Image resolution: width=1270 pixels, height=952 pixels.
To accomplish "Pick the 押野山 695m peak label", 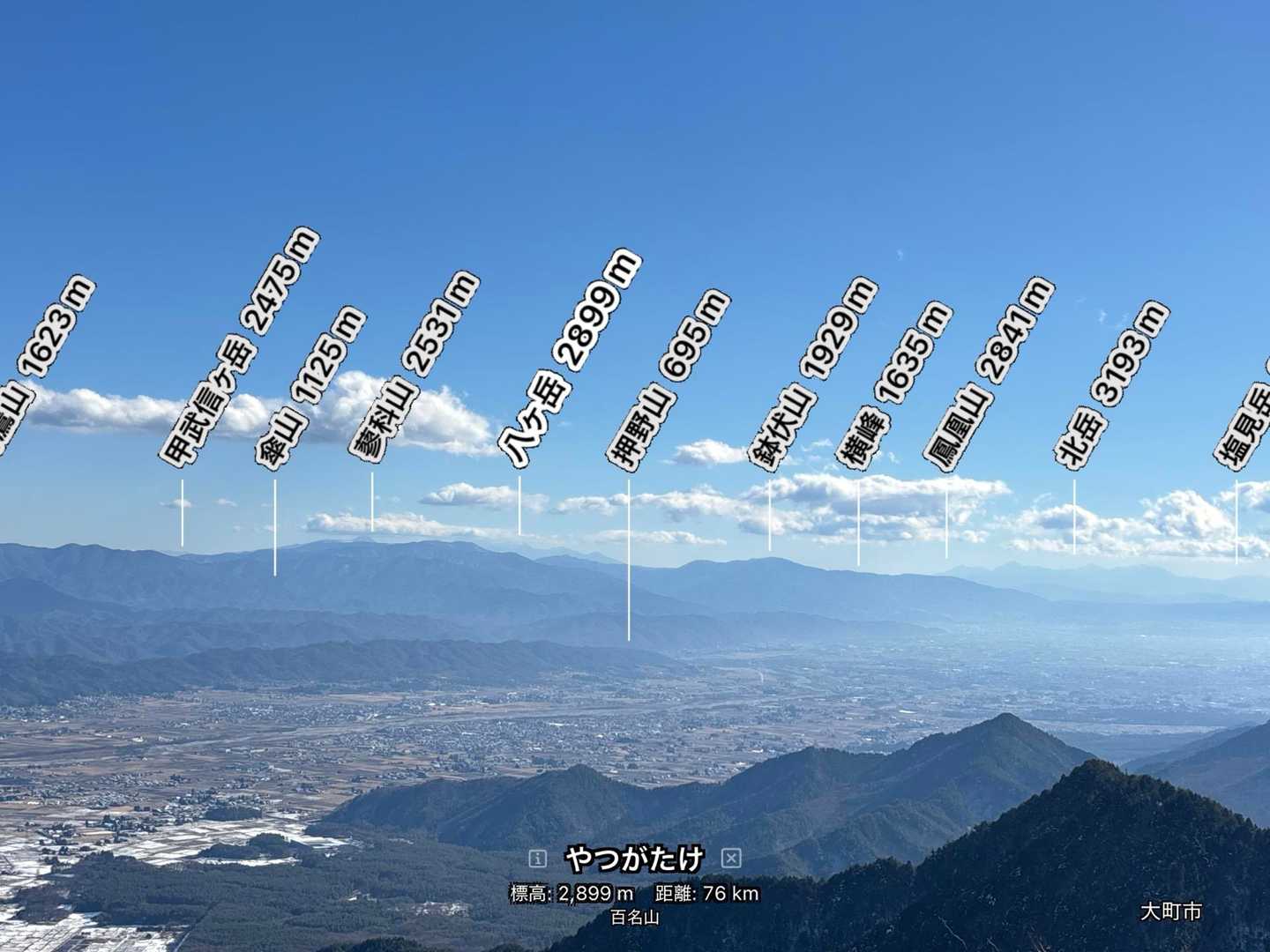I will click(668, 378).
